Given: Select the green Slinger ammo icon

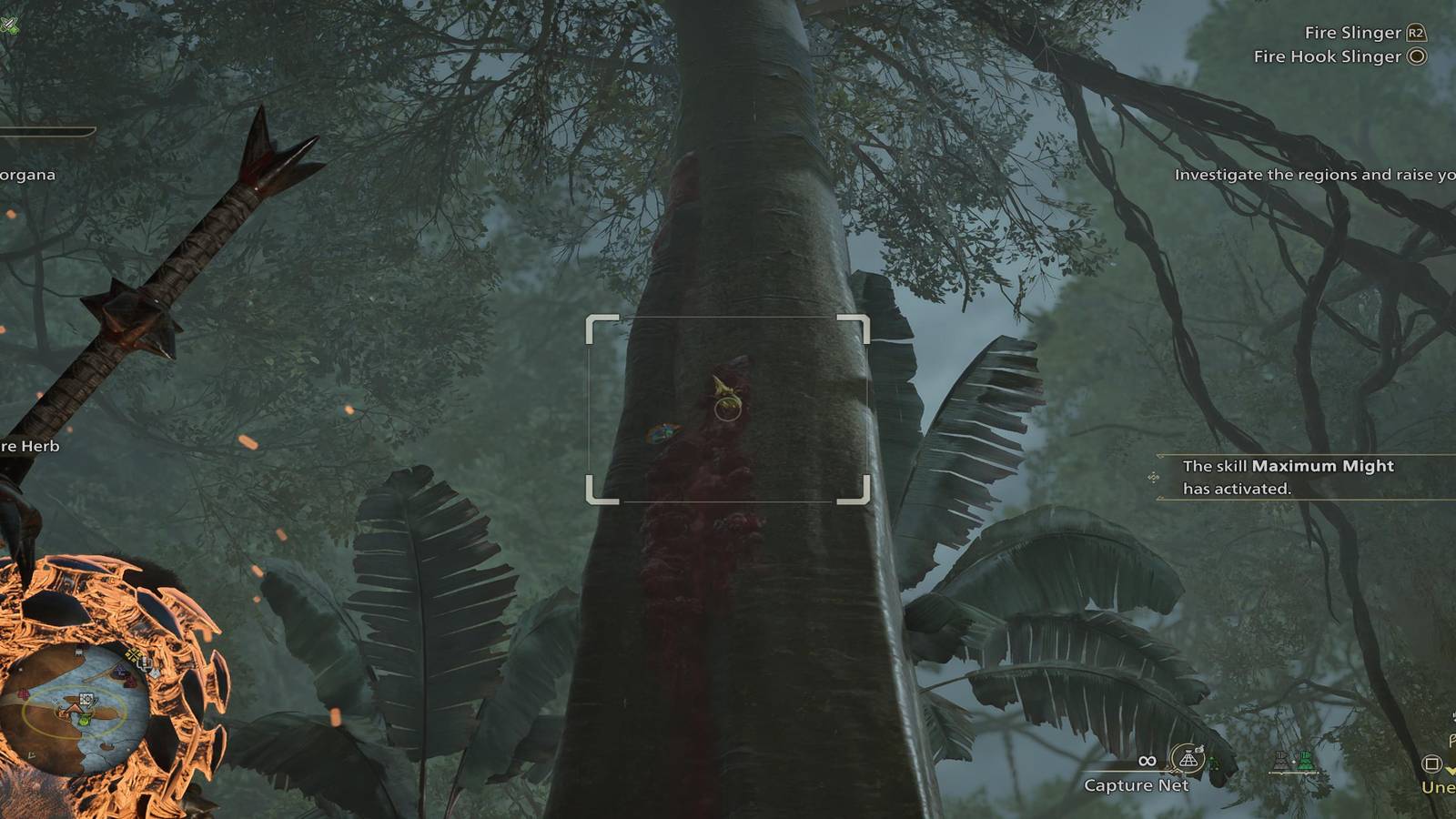Looking at the screenshot, I should pyautogui.click(x=1305, y=760).
